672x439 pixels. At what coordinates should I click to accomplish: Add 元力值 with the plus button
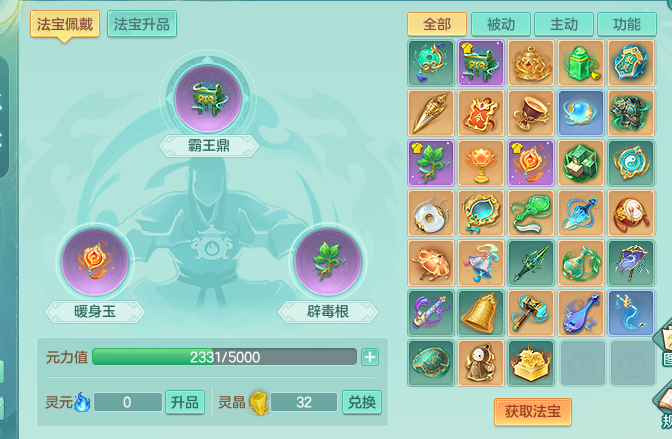pos(370,357)
